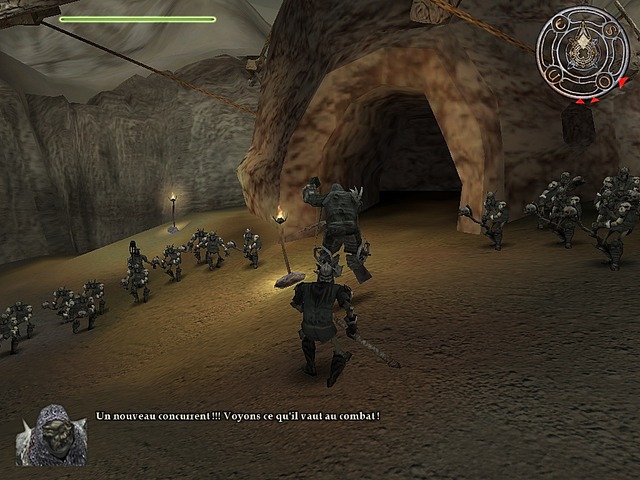Click the speaker portrait beside the subtitle
This screenshot has width=640, height=480.
[51, 435]
